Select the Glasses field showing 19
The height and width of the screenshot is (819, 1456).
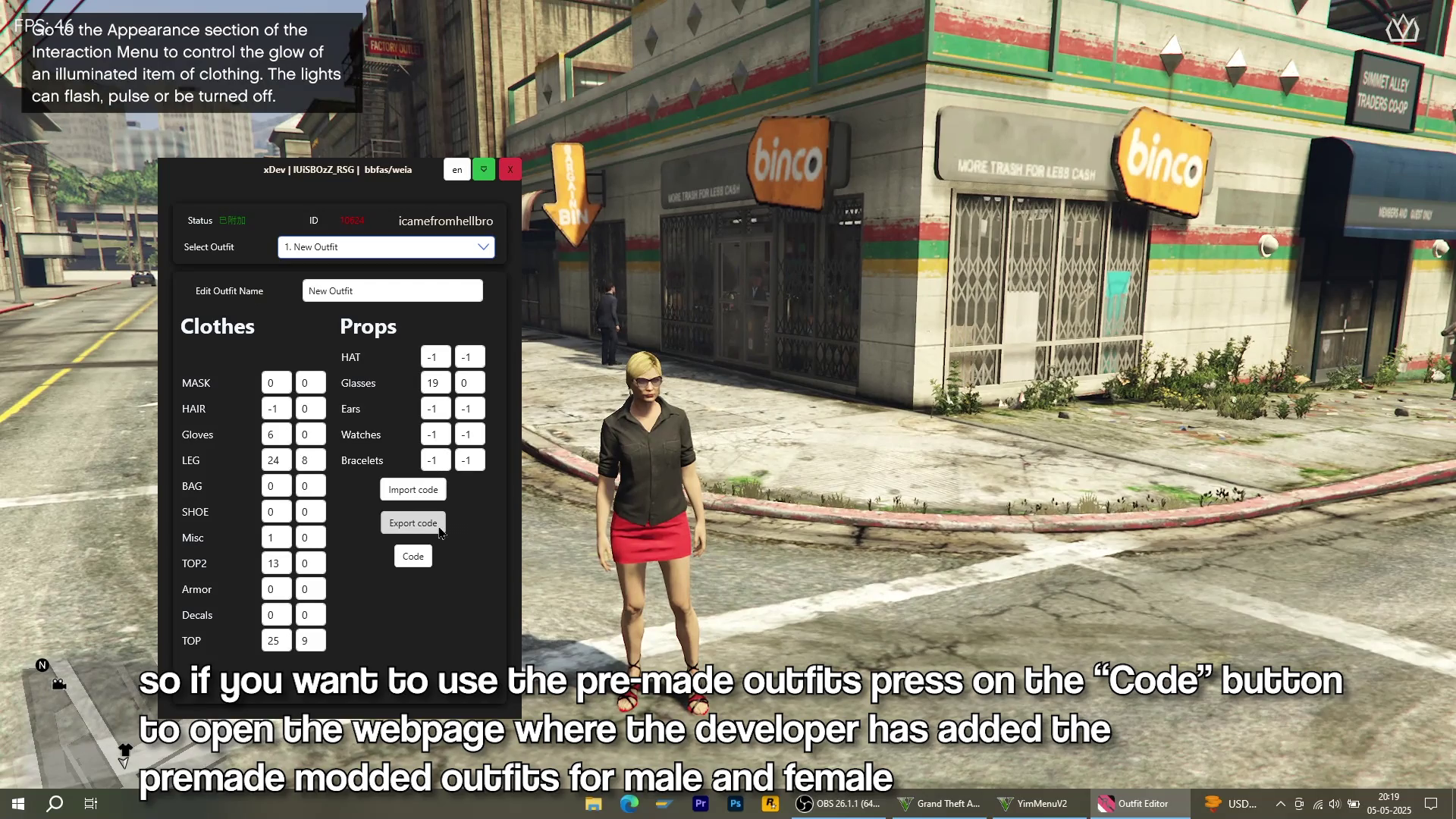pyautogui.click(x=435, y=383)
